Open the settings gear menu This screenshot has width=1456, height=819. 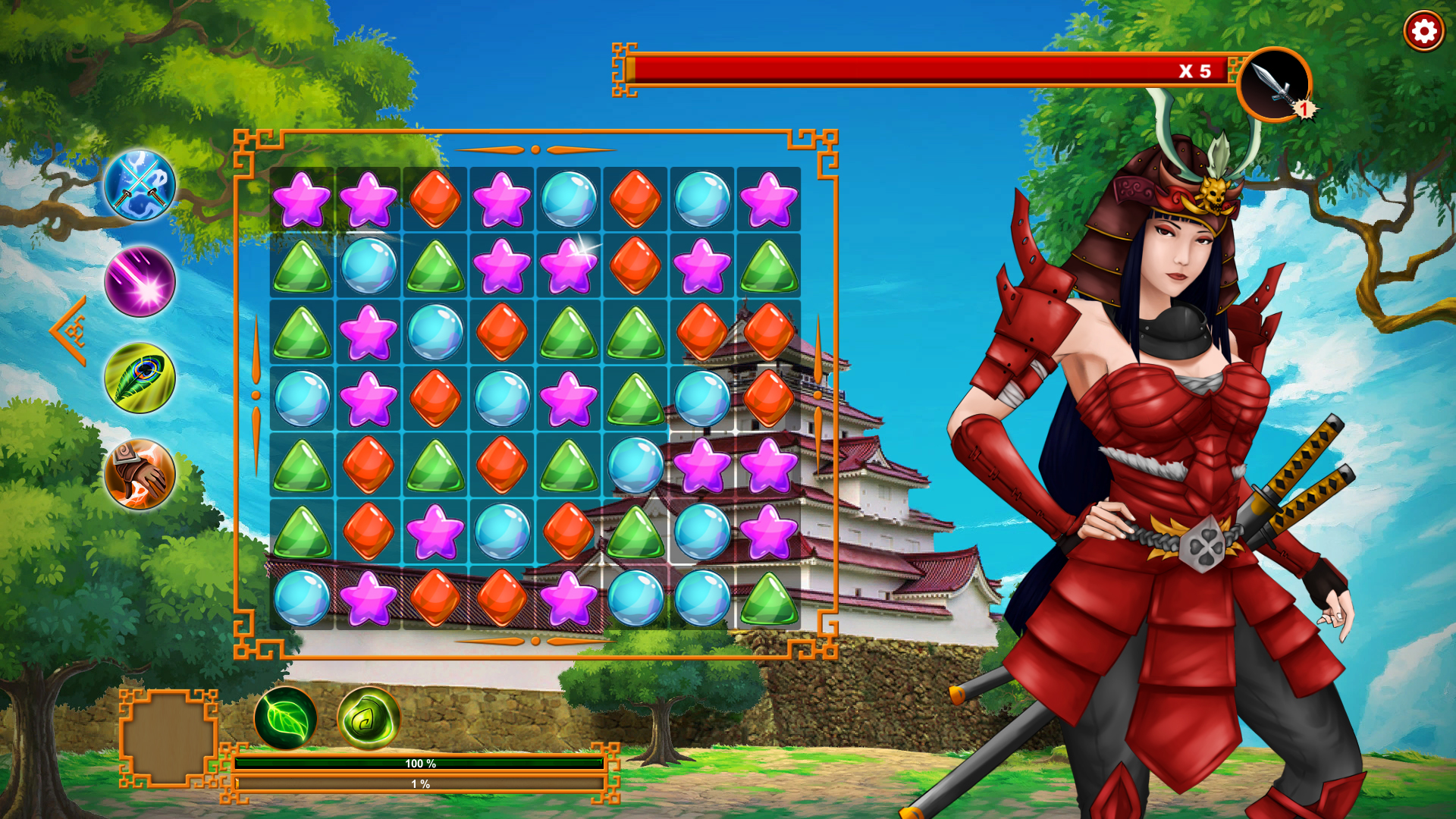tap(1423, 31)
